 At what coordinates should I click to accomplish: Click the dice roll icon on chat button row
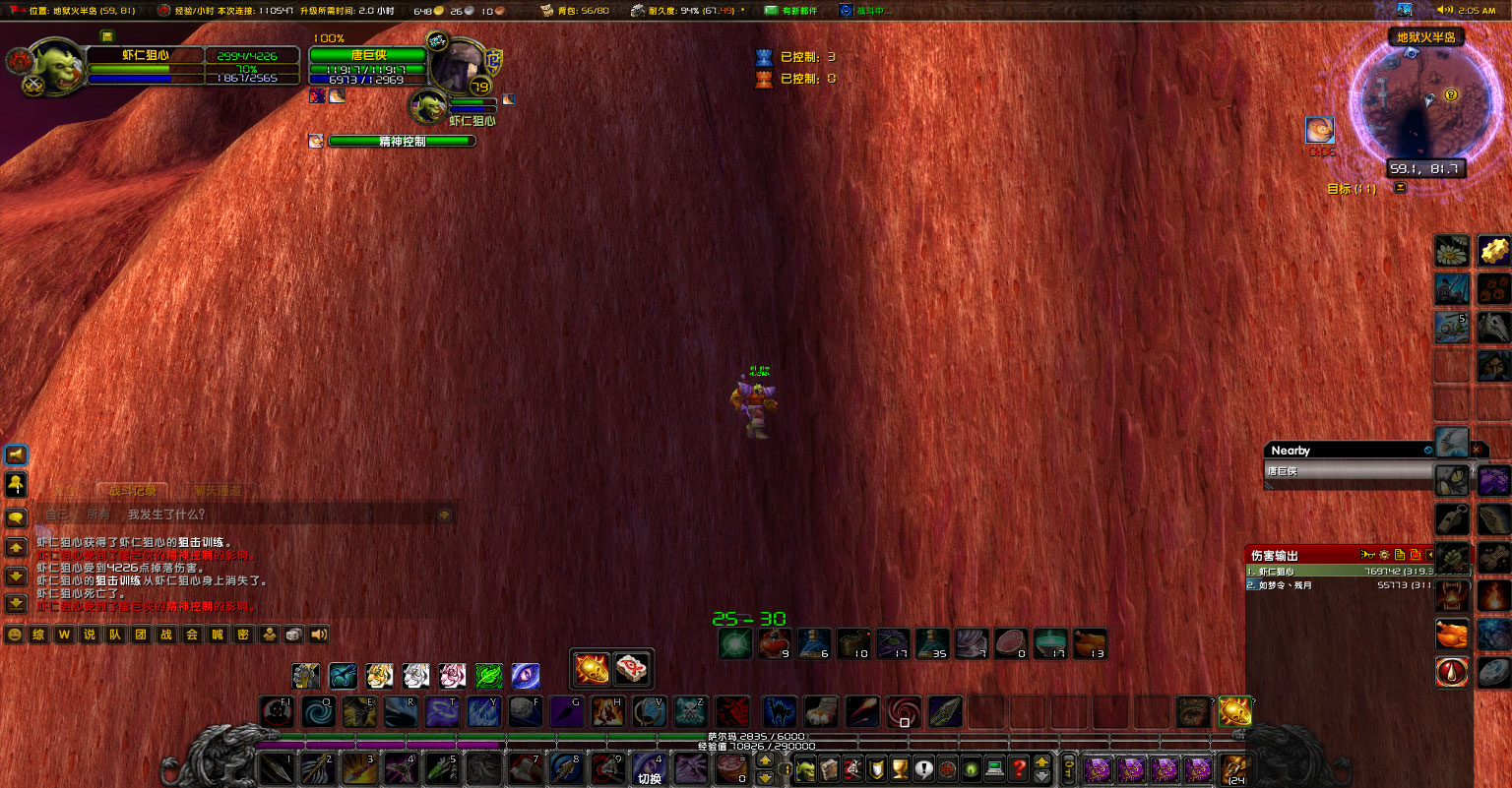291,634
